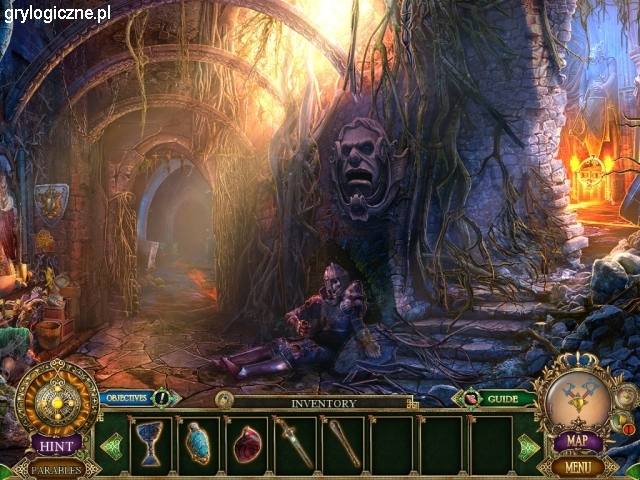
Task: Pick the turquoise flask inventory item
Action: coord(198,443)
